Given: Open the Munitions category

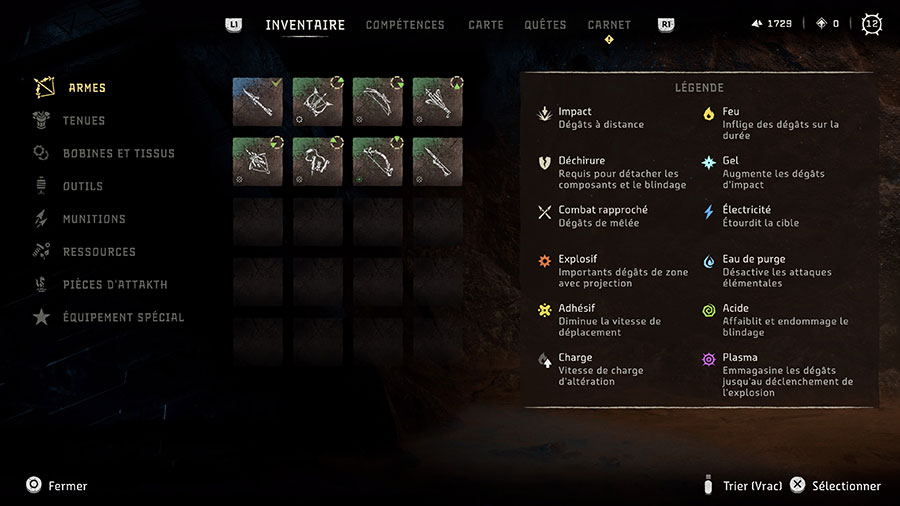Looking at the screenshot, I should click(94, 219).
